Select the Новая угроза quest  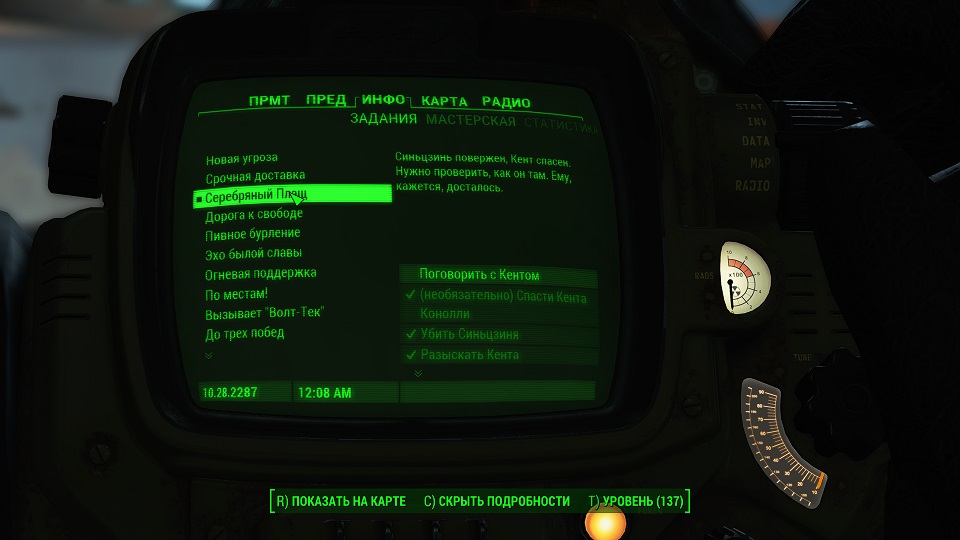242,158
